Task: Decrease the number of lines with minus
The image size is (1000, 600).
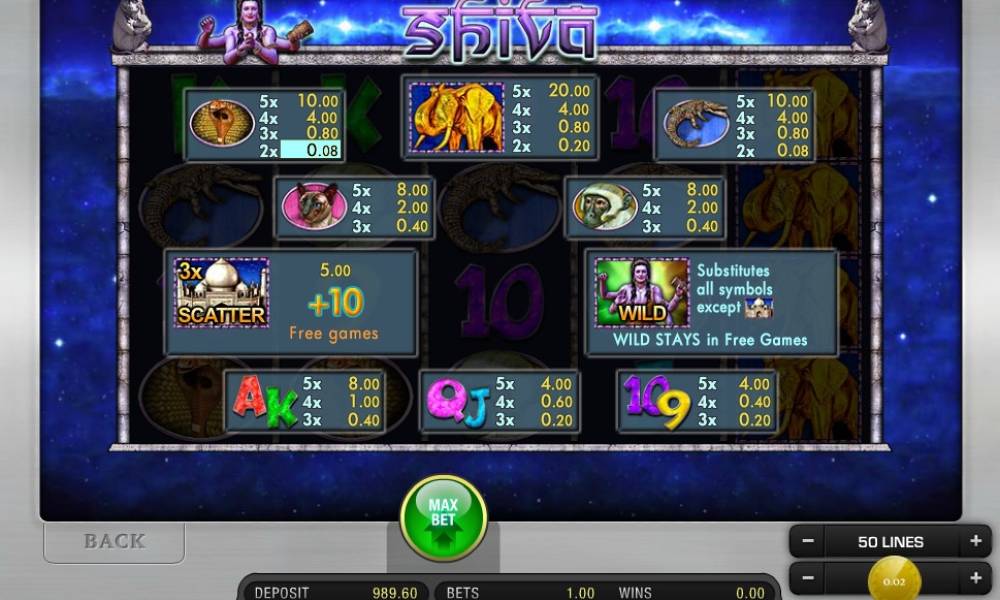Action: click(x=808, y=541)
